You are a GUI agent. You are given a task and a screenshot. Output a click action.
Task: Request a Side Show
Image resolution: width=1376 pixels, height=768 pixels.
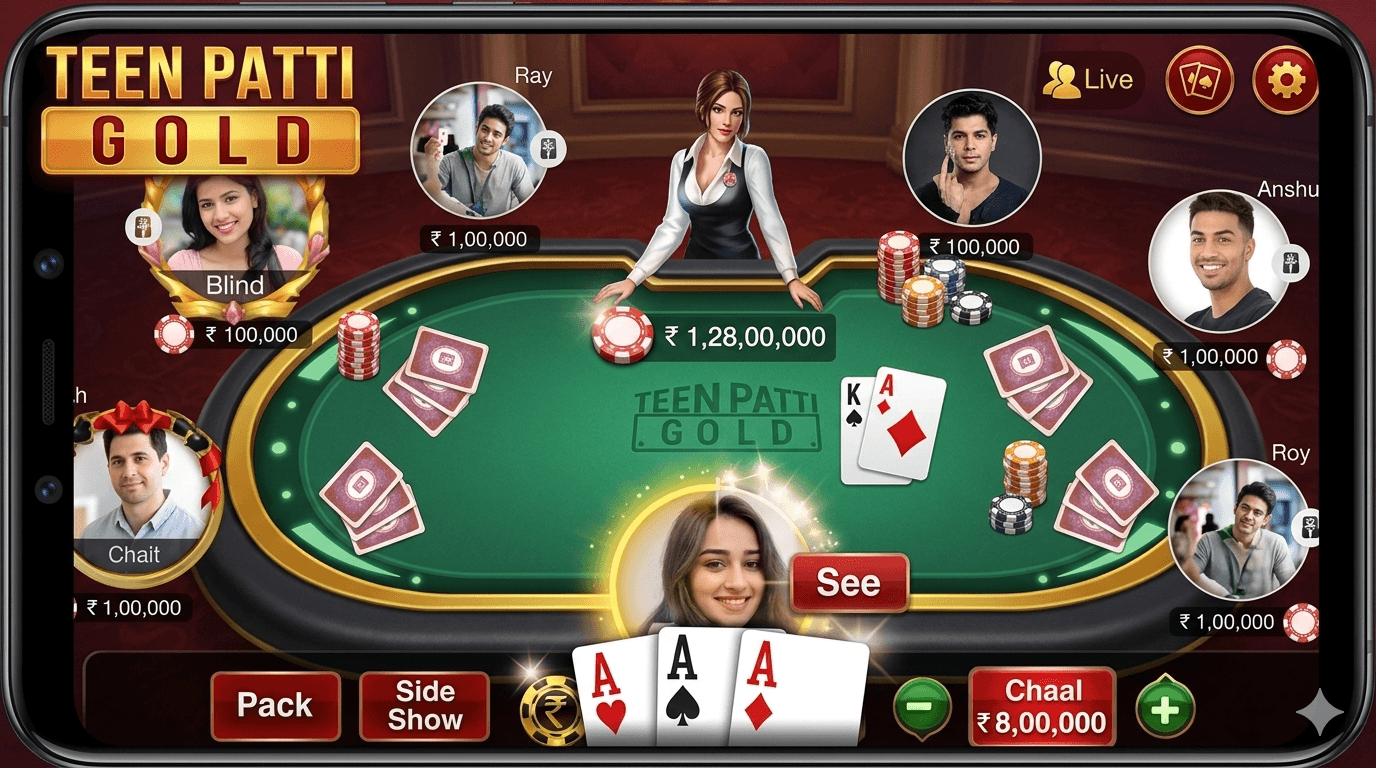424,706
